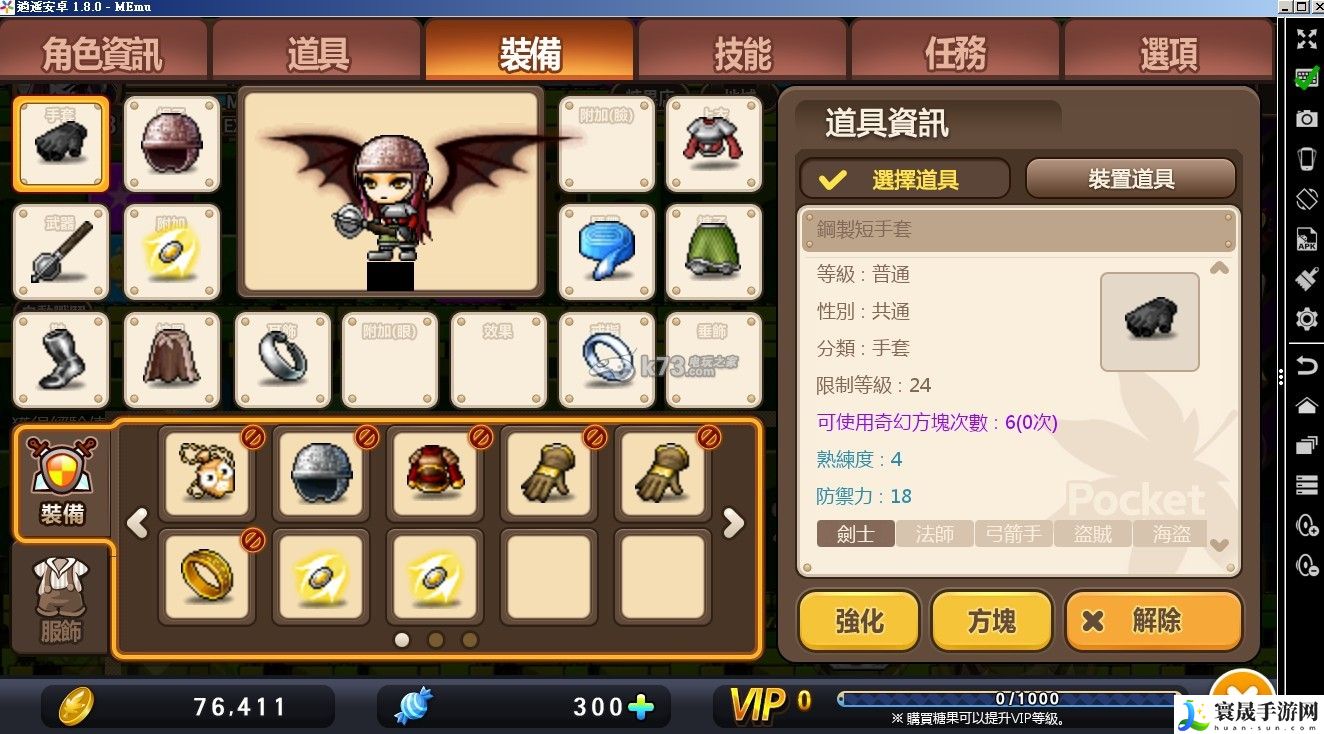Open MEmu screenshot camera tool

point(1307,117)
